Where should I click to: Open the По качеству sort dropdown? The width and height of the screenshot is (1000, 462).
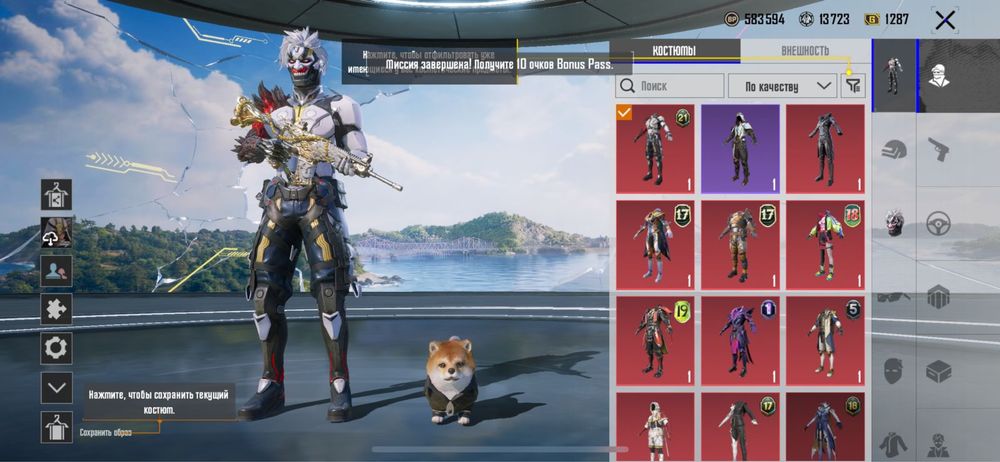tap(782, 86)
